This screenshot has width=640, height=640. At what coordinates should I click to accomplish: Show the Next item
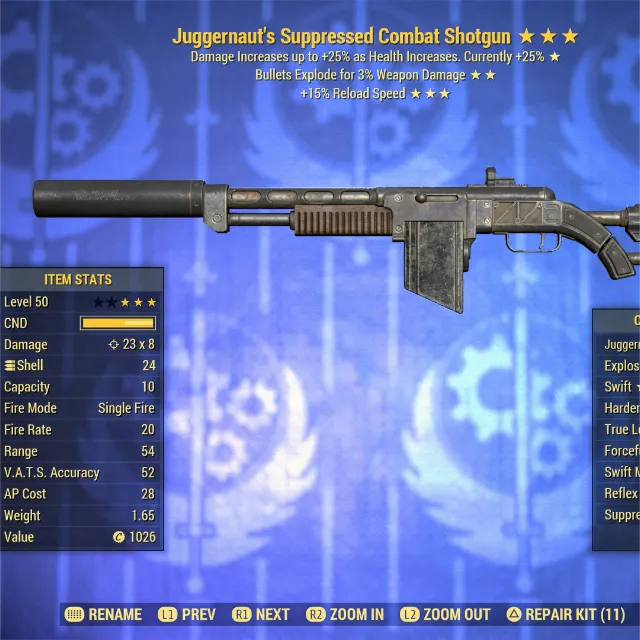[261, 614]
